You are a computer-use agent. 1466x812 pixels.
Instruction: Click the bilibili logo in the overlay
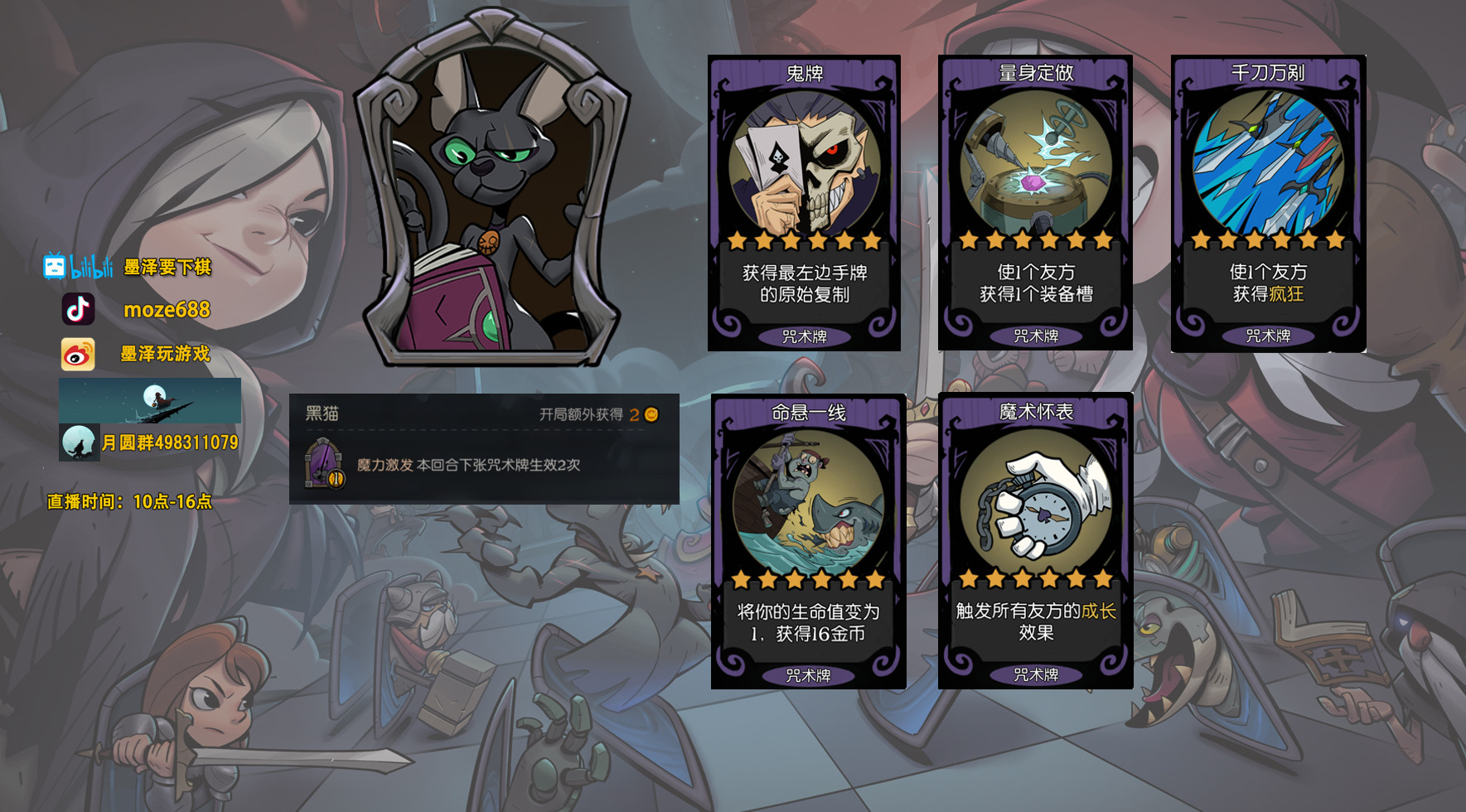point(78,267)
